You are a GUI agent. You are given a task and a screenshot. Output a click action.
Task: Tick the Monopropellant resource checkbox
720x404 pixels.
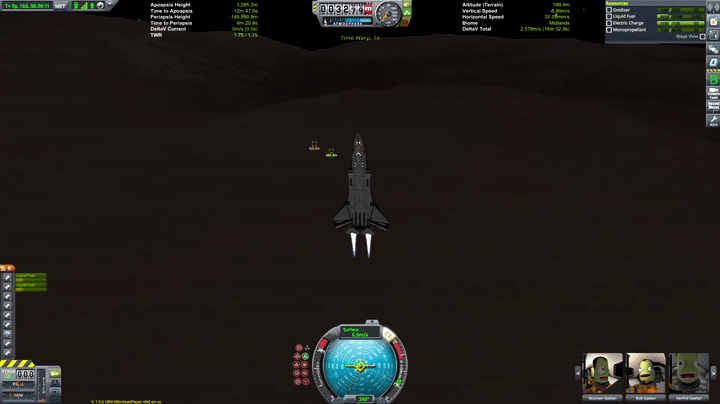(x=609, y=30)
